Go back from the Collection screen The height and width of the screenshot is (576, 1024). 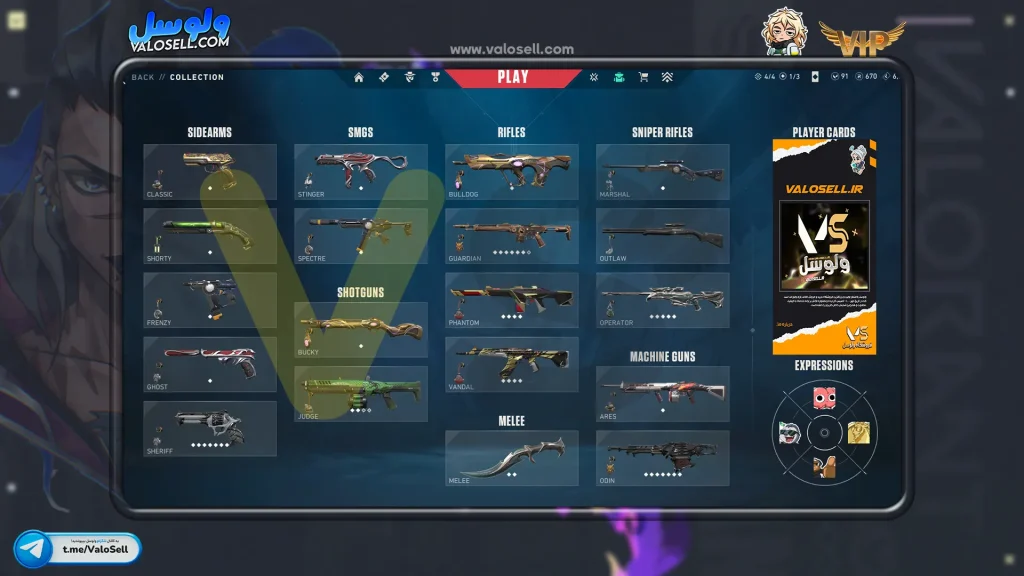pyautogui.click(x=143, y=77)
